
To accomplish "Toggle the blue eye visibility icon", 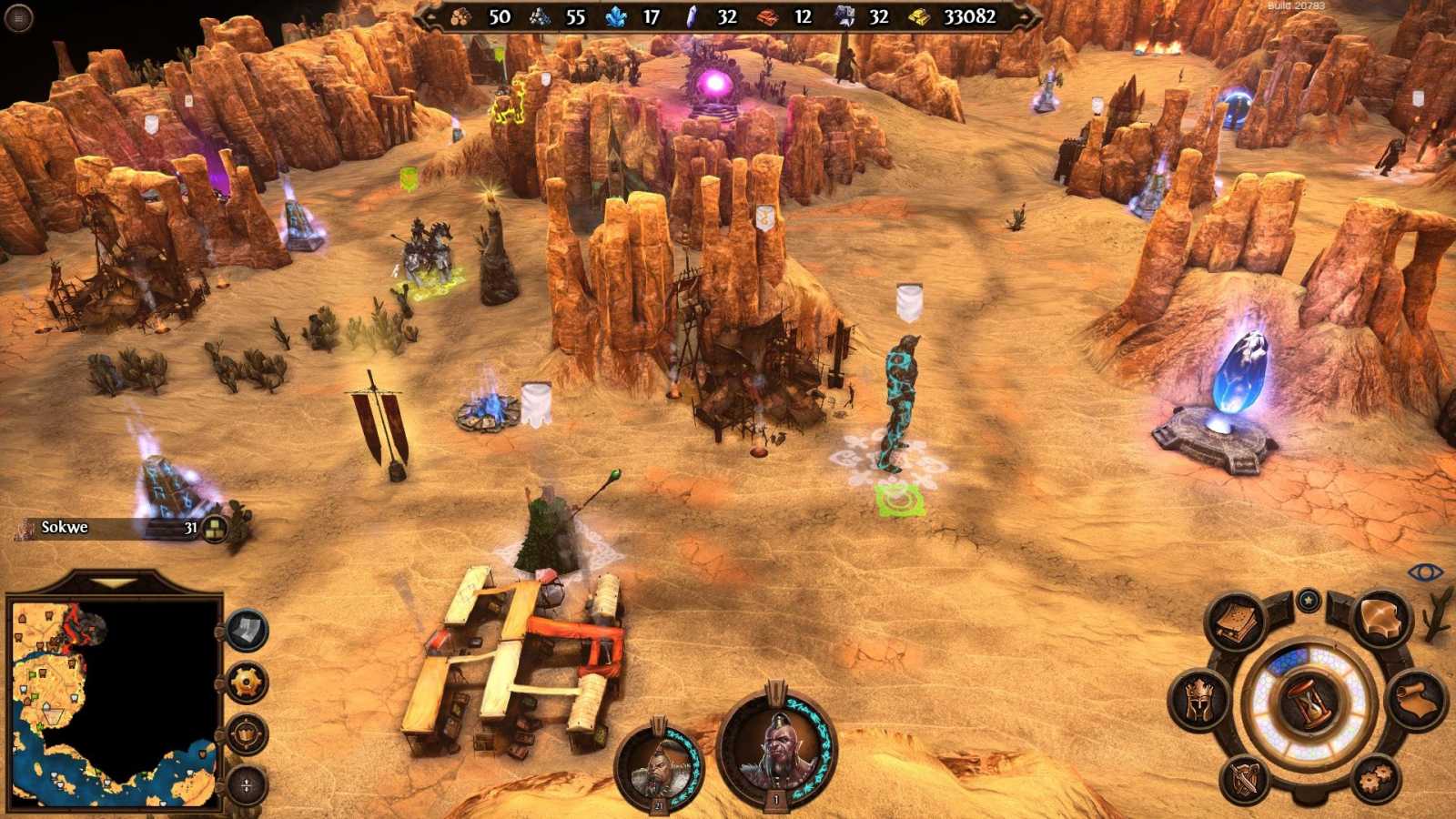I will coord(1425,572).
